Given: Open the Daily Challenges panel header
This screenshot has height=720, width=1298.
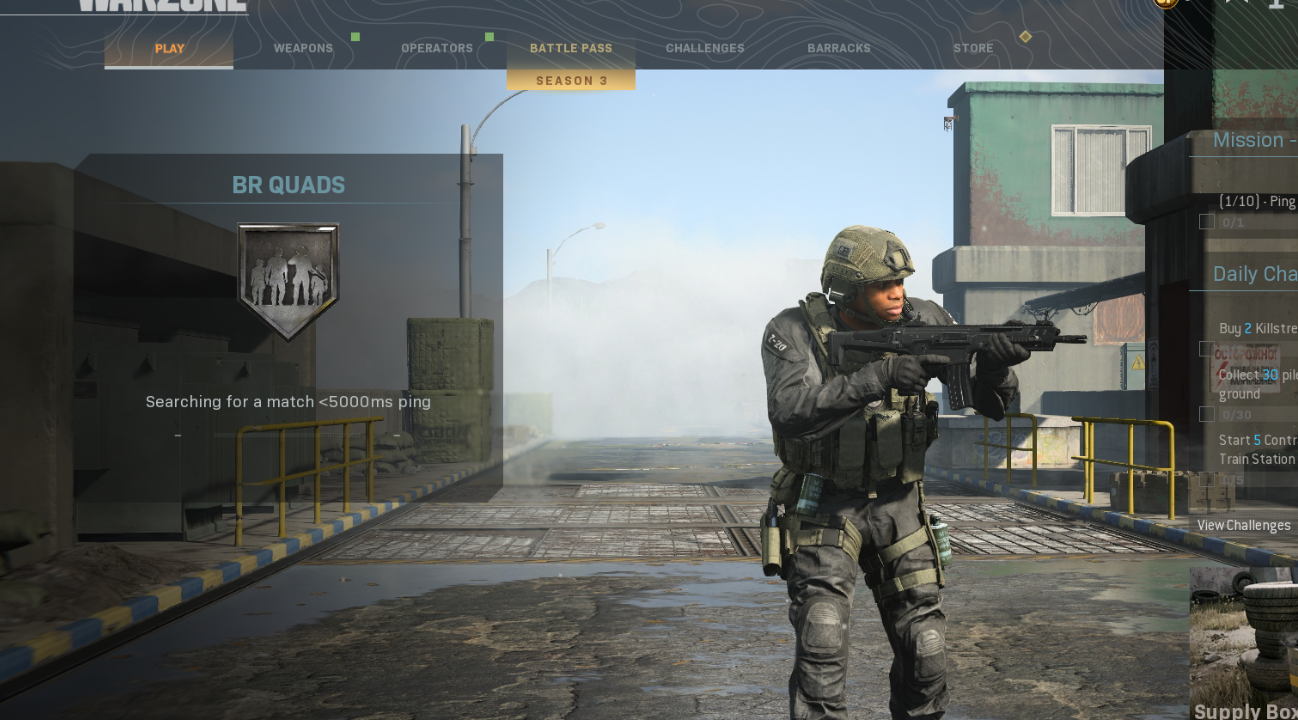Looking at the screenshot, I should pos(1254,274).
